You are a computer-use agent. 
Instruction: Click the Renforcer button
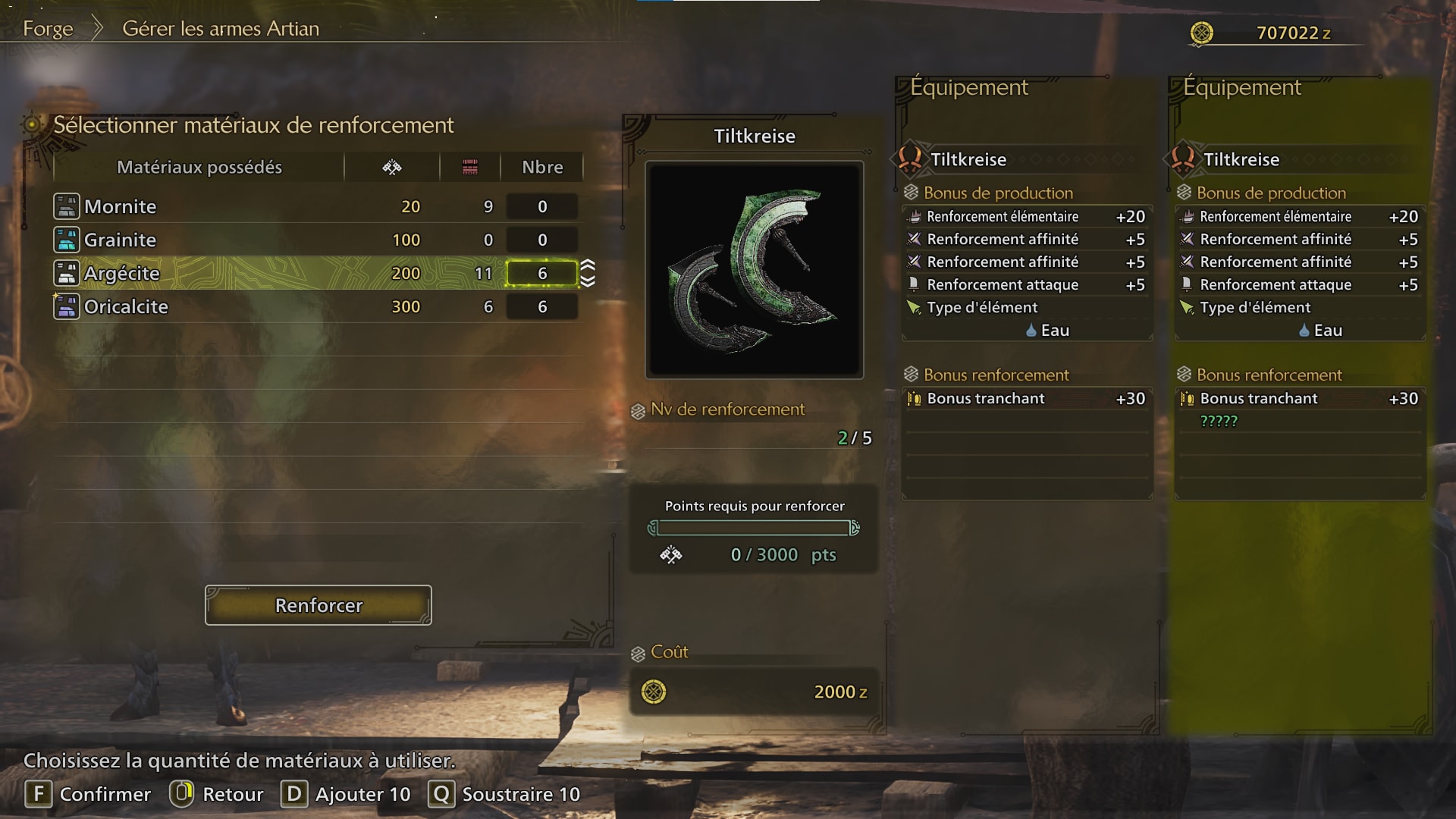[x=318, y=605]
